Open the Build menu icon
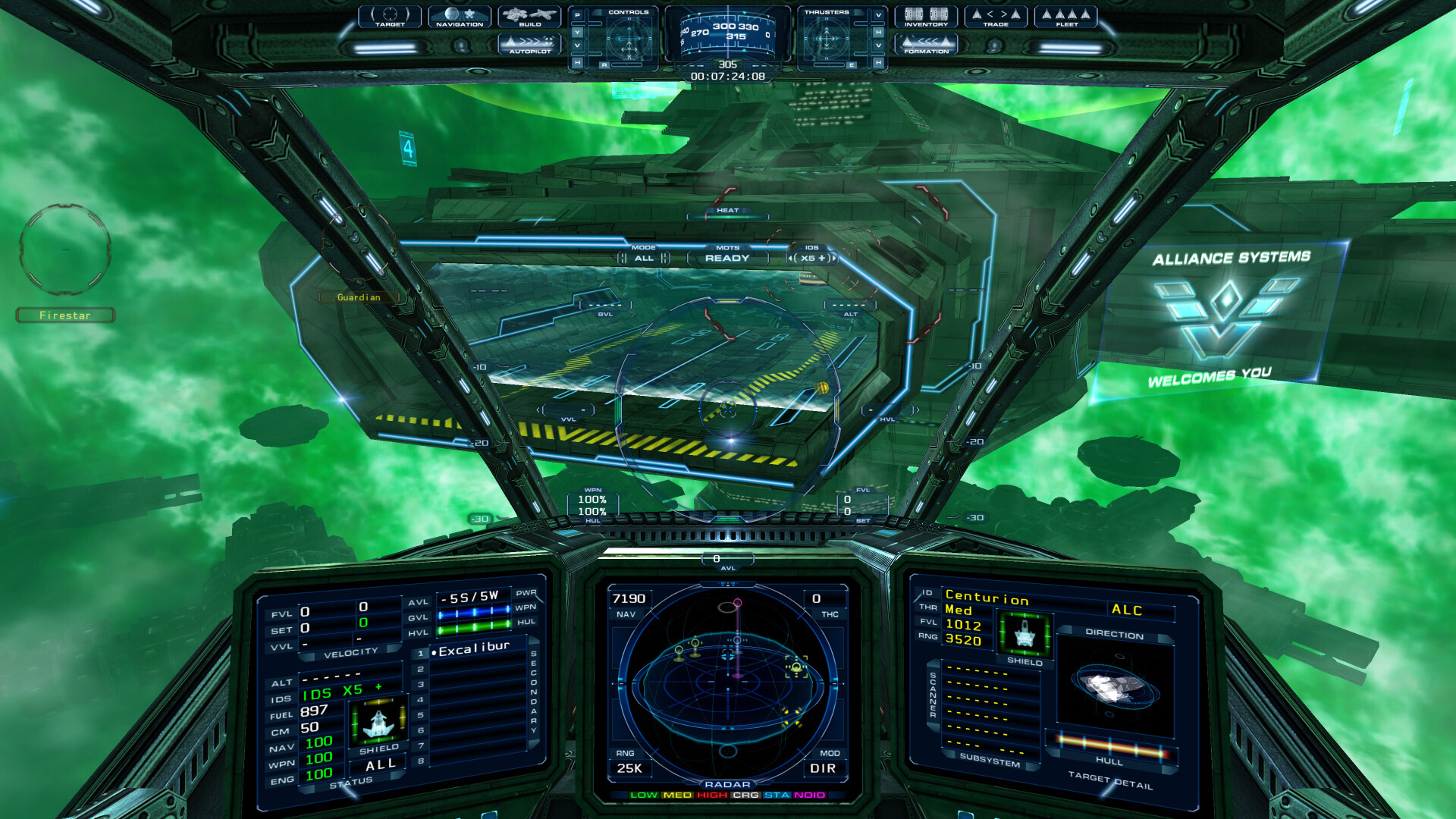 (529, 17)
